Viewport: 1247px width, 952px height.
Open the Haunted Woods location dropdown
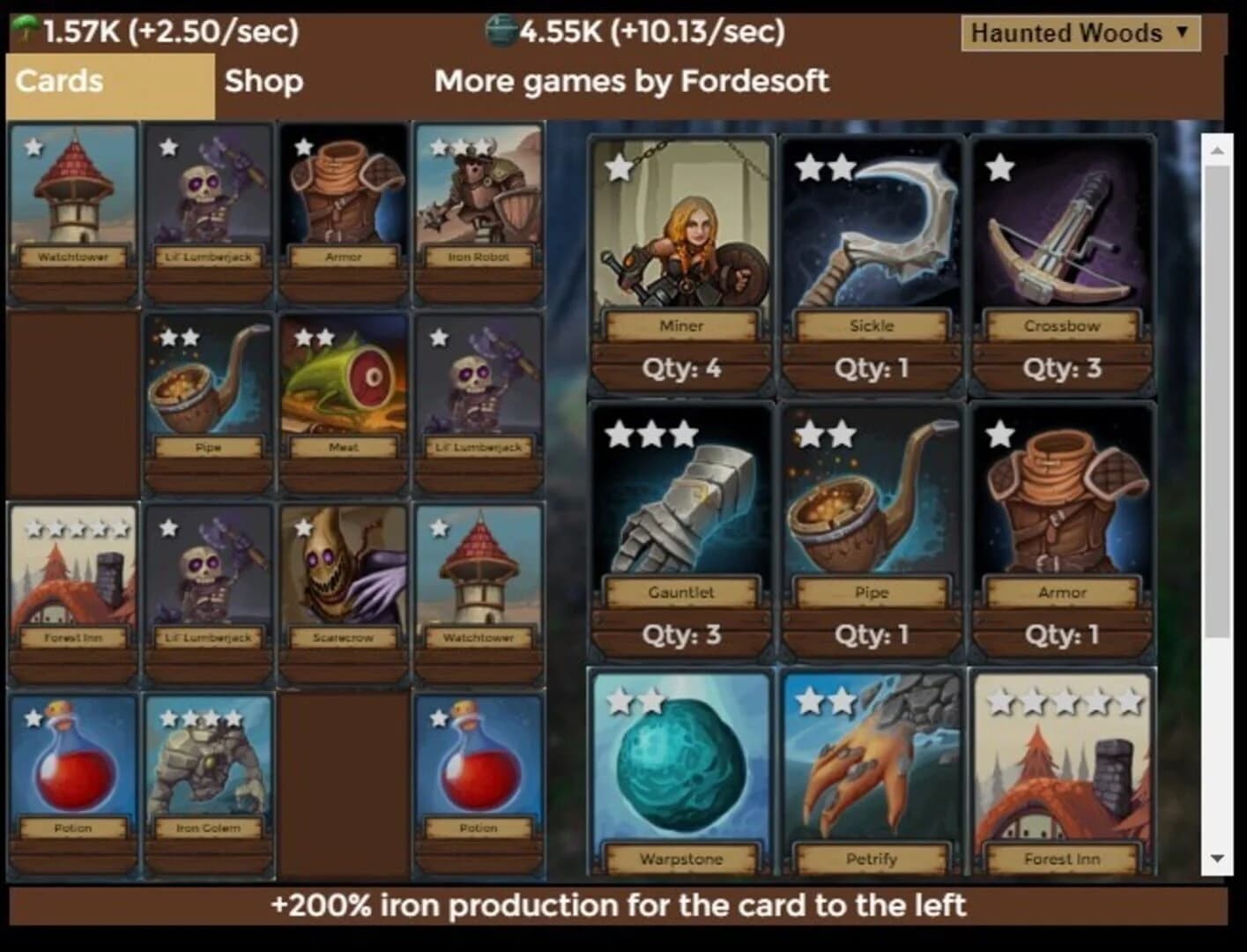pyautogui.click(x=1081, y=33)
